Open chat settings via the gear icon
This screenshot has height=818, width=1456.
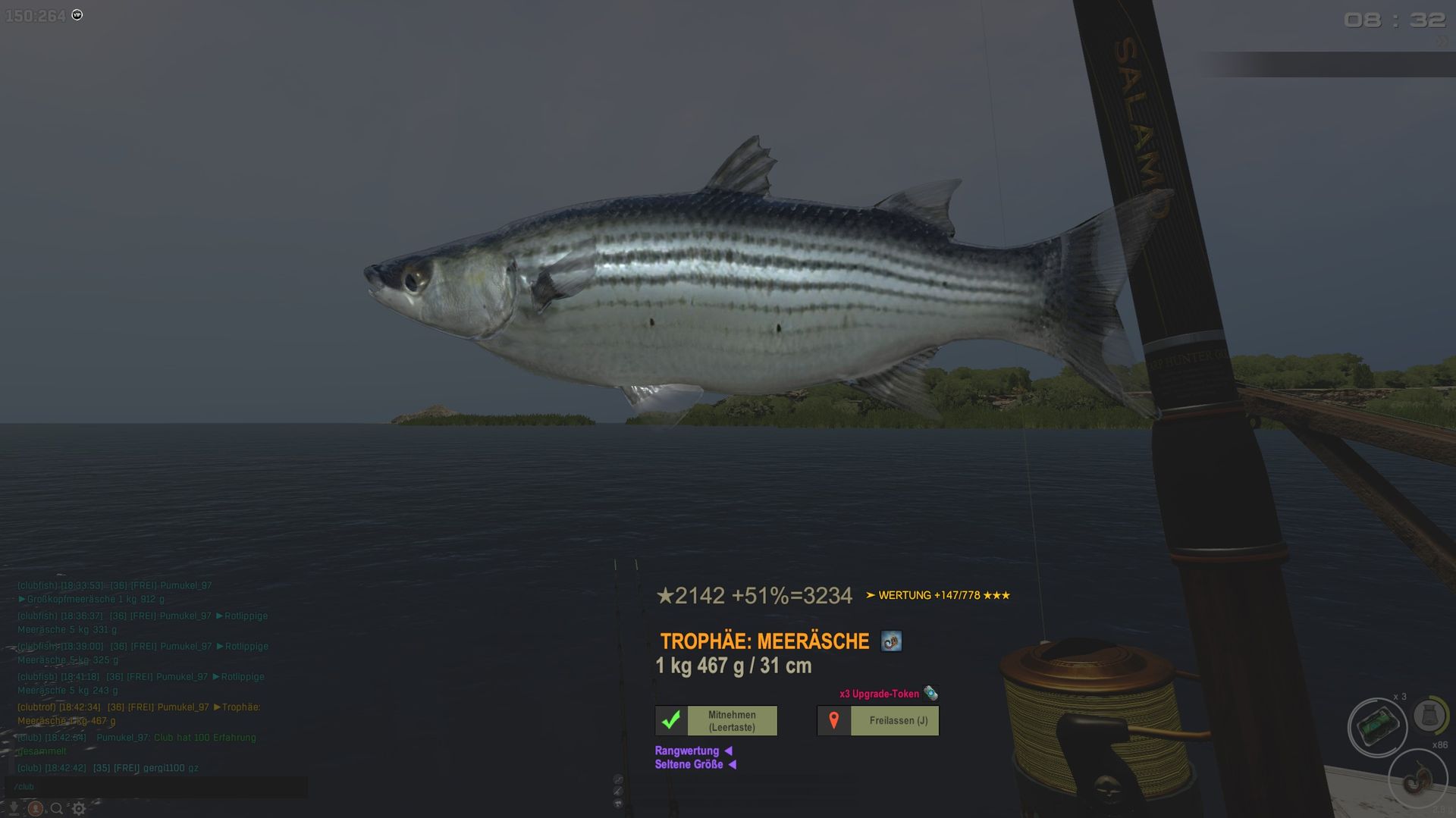click(79, 808)
